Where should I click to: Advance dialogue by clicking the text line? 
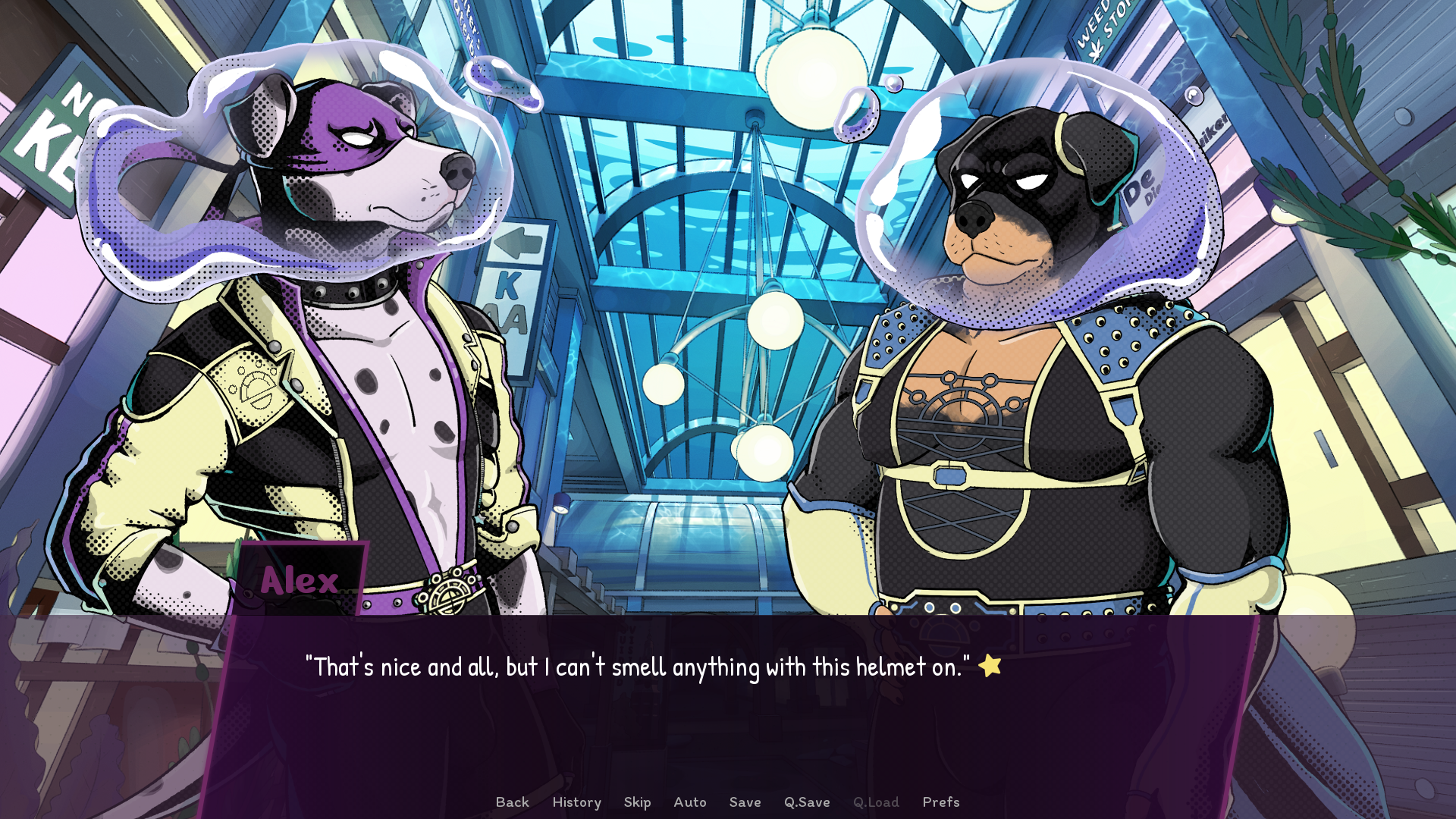(x=637, y=667)
